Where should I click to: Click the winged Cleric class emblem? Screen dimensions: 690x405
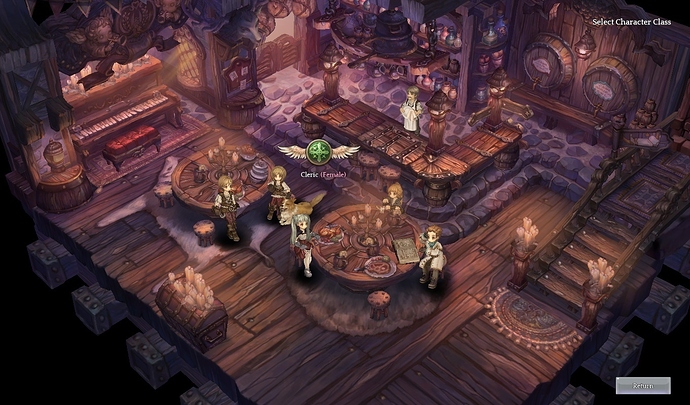coord(319,153)
